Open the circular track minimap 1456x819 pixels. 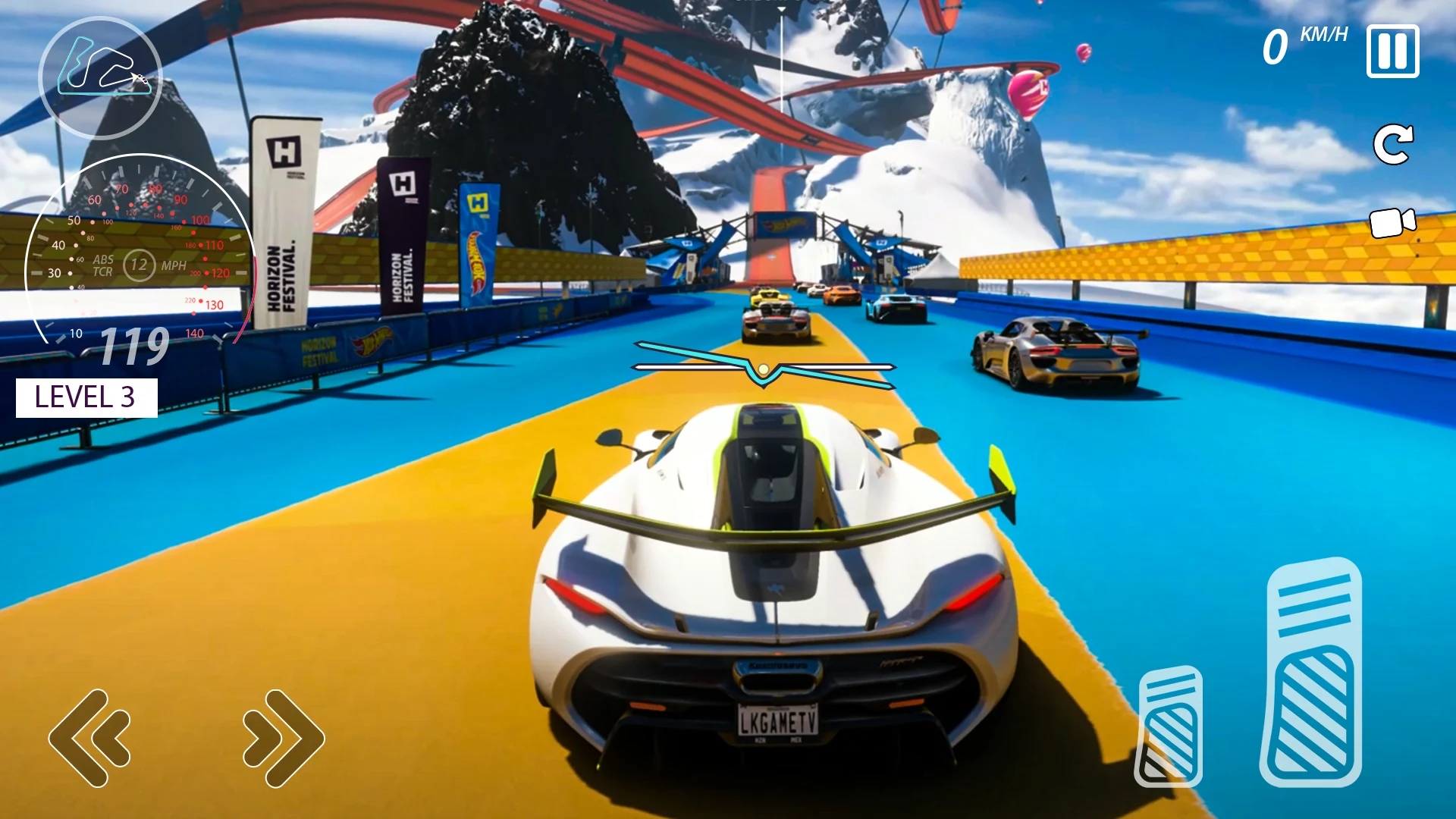pos(100,76)
